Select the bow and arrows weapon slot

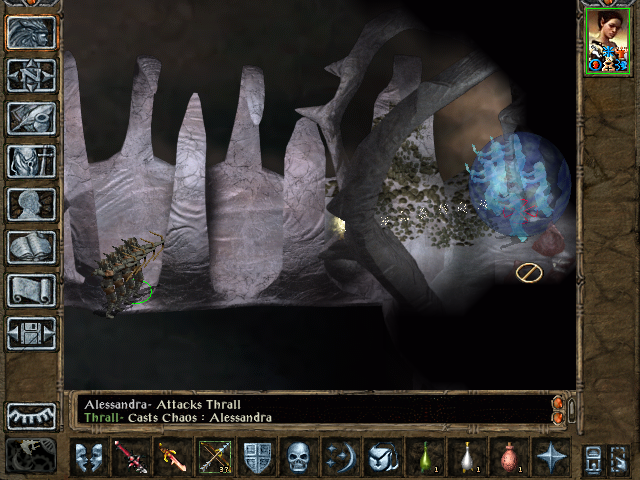[215, 457]
